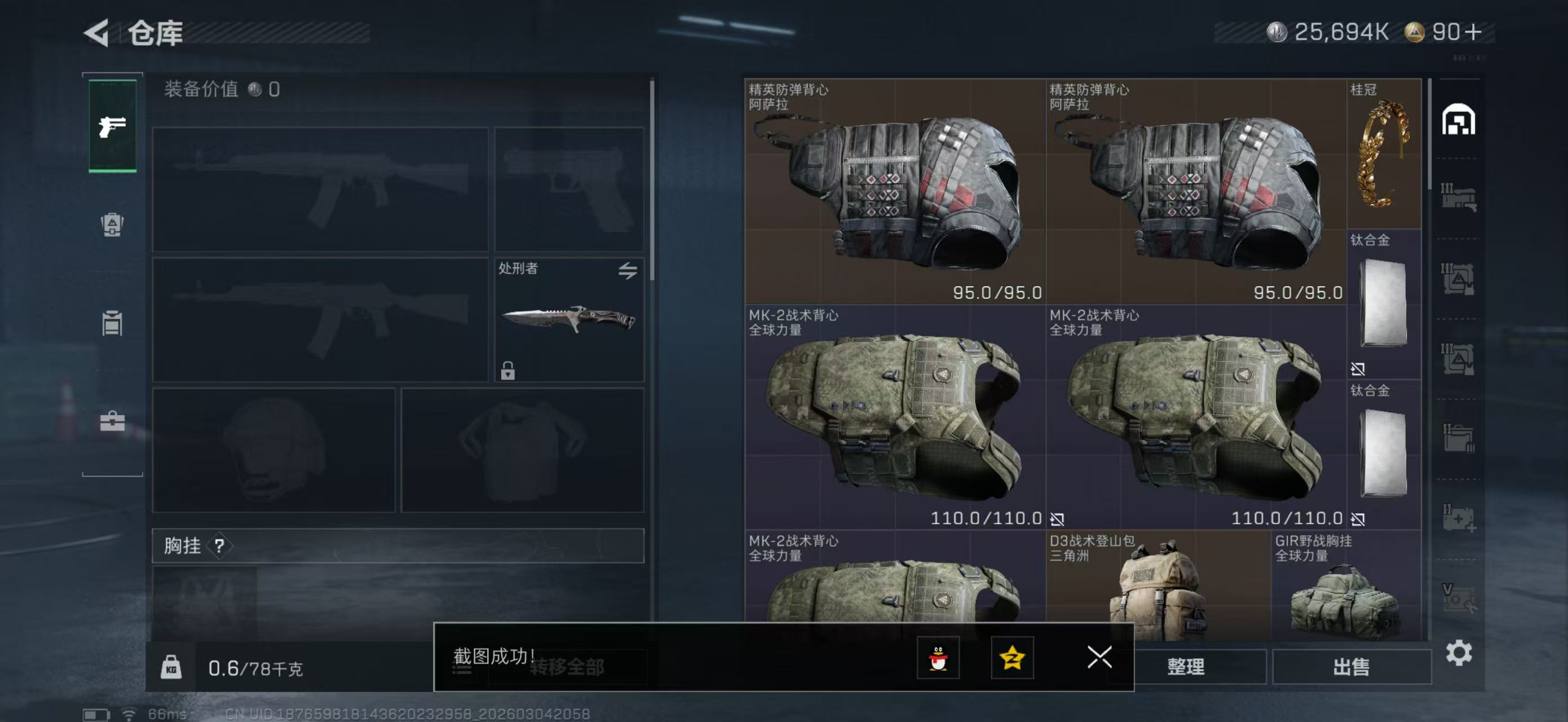Open the 胸挂 help question mark
Image resolution: width=1568 pixels, height=722 pixels.
219,545
